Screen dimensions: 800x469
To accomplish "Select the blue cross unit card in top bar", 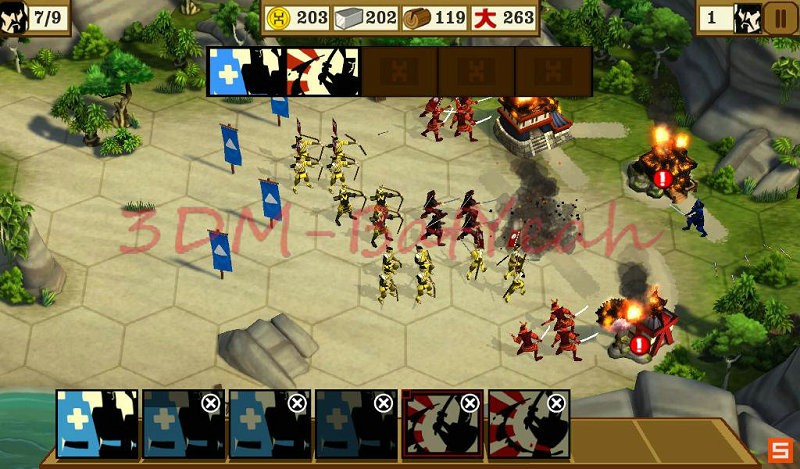I will tap(246, 71).
